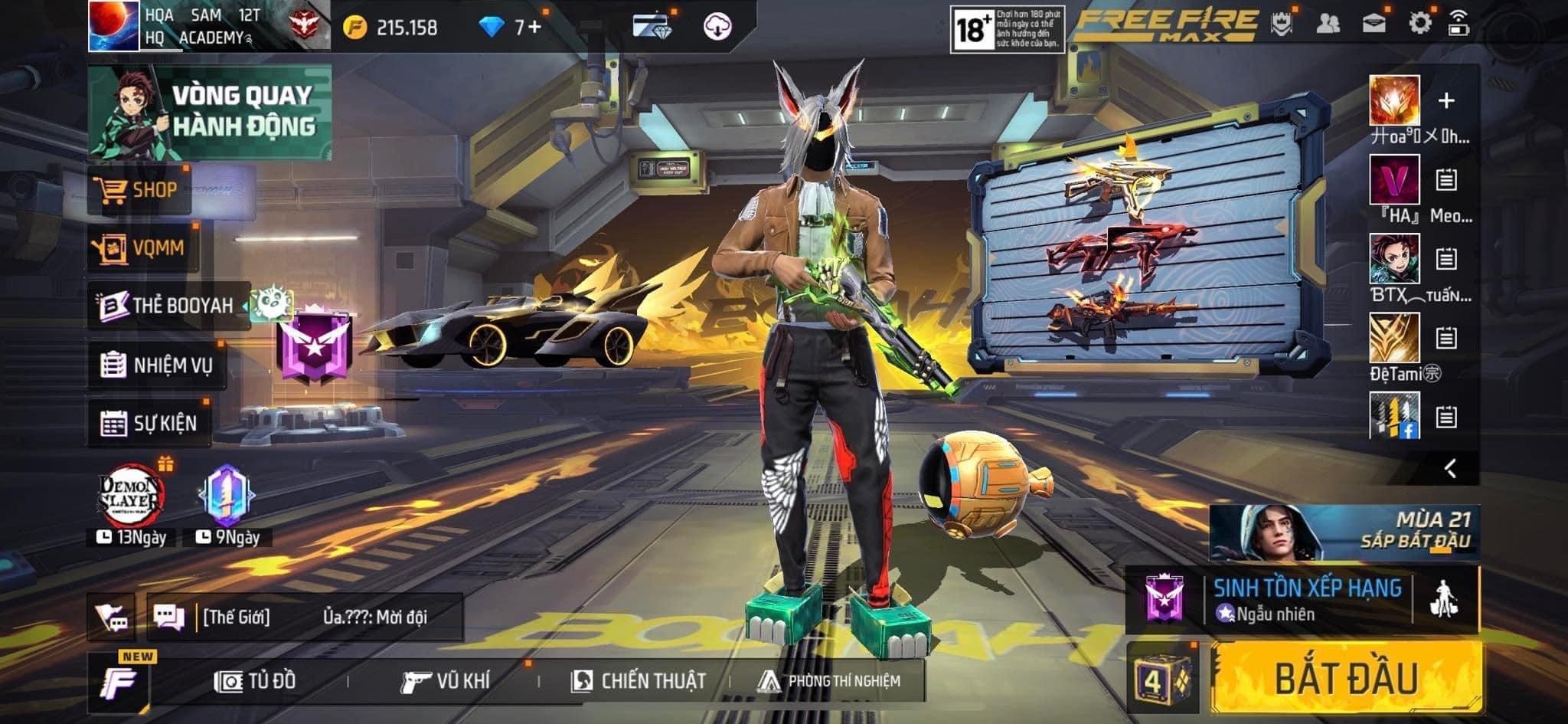Click the VÒNG QUAY HÀNH ĐỘNG banner
Image resolution: width=1568 pixels, height=724 pixels.
pyautogui.click(x=210, y=112)
